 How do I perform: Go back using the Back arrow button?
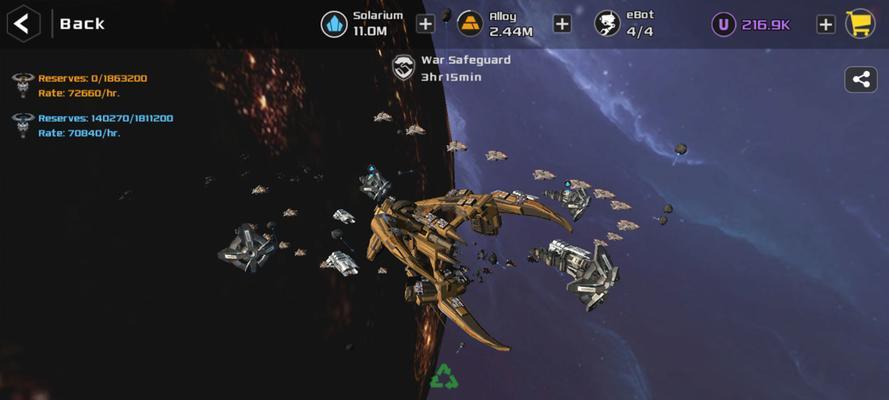point(24,23)
